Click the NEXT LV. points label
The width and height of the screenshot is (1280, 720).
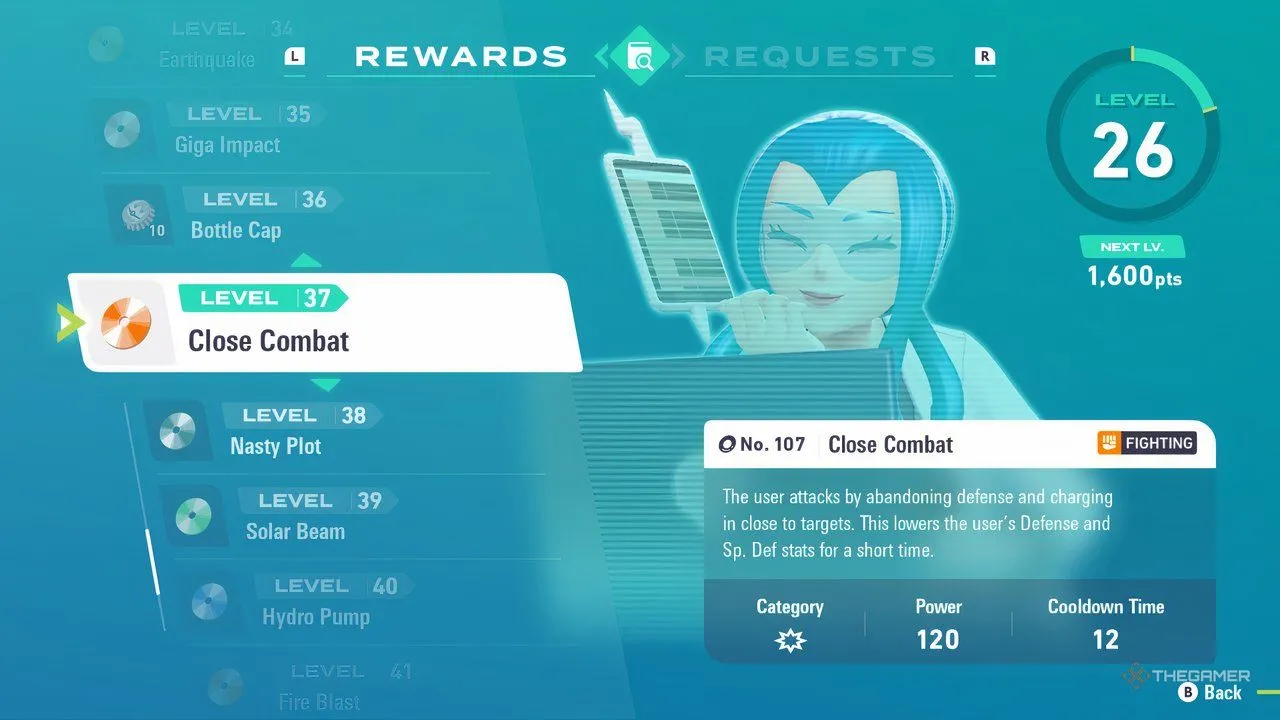click(x=1133, y=245)
